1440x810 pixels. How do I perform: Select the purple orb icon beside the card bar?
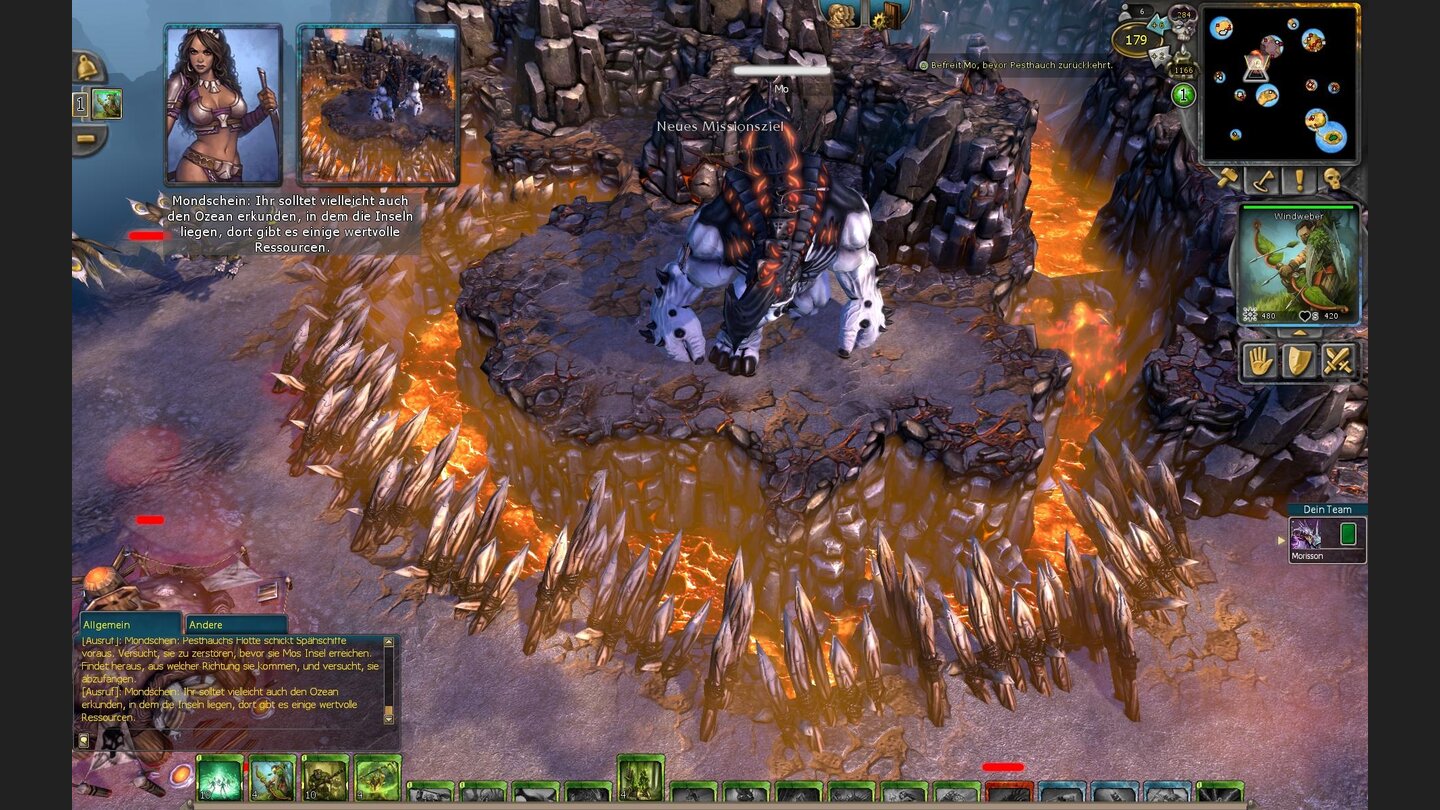pos(182,774)
